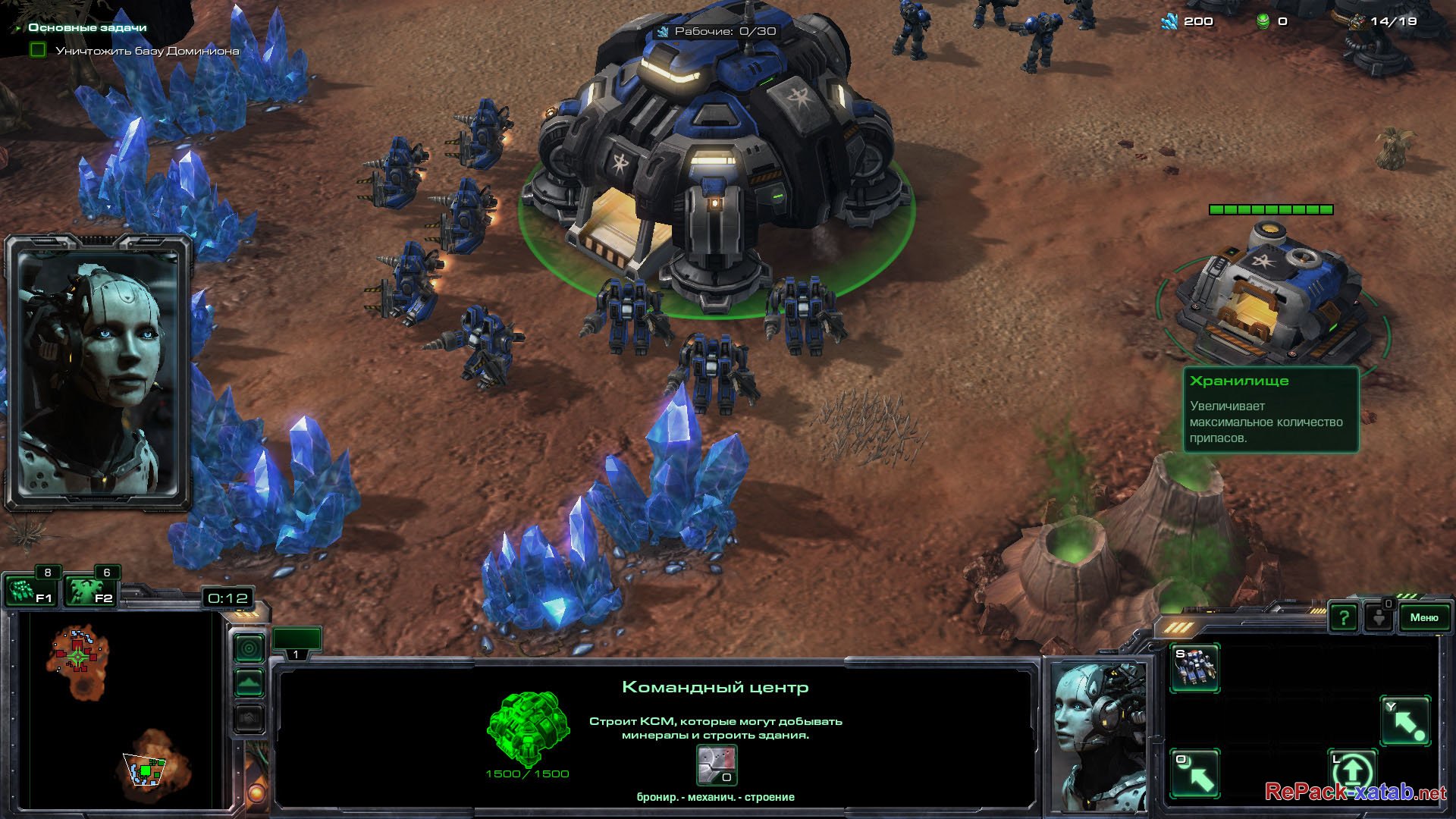Activate the minimap ping target button
The height and width of the screenshot is (819, 1456).
click(249, 648)
